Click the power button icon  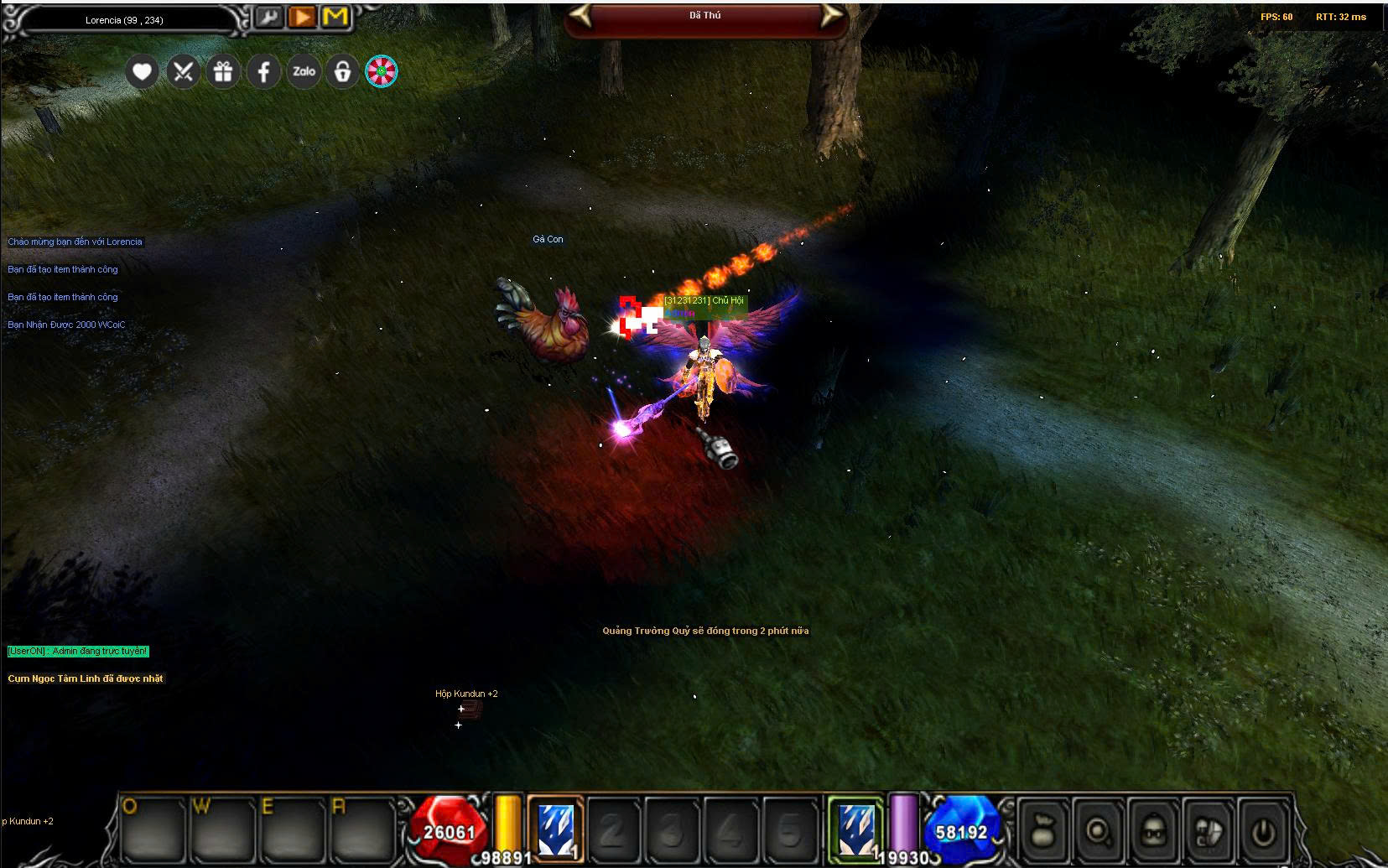pyautogui.click(x=1264, y=831)
